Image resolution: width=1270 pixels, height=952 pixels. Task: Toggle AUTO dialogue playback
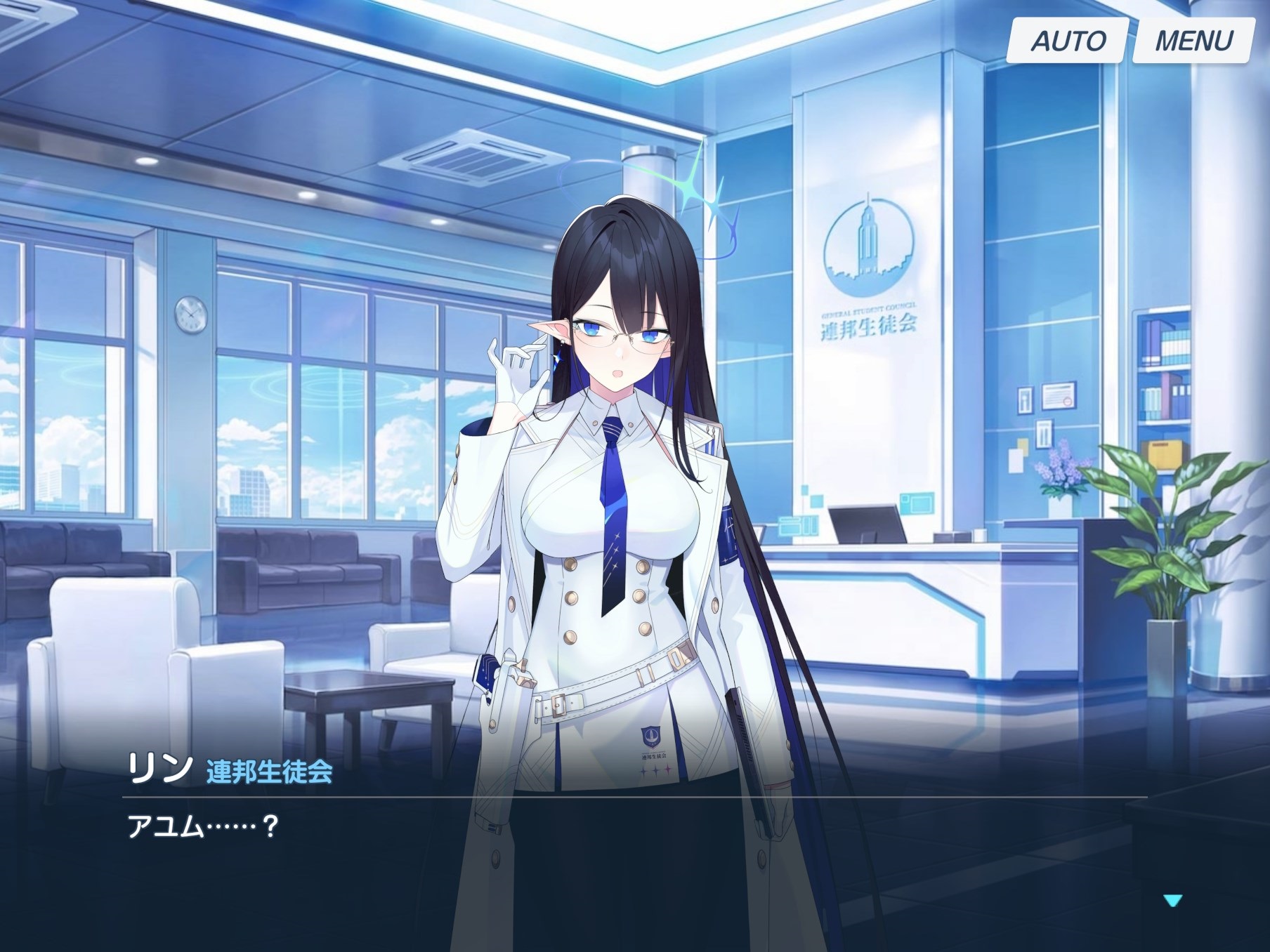point(1067,41)
